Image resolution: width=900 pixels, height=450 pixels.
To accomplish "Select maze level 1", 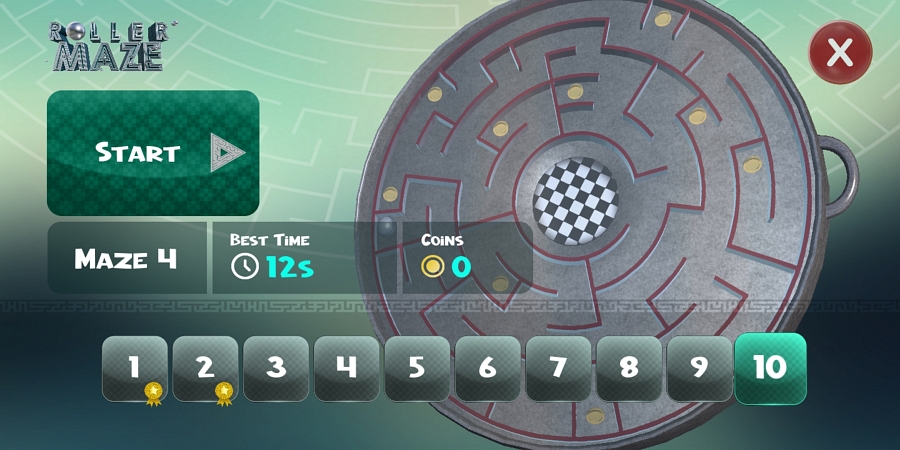I will pos(134,367).
